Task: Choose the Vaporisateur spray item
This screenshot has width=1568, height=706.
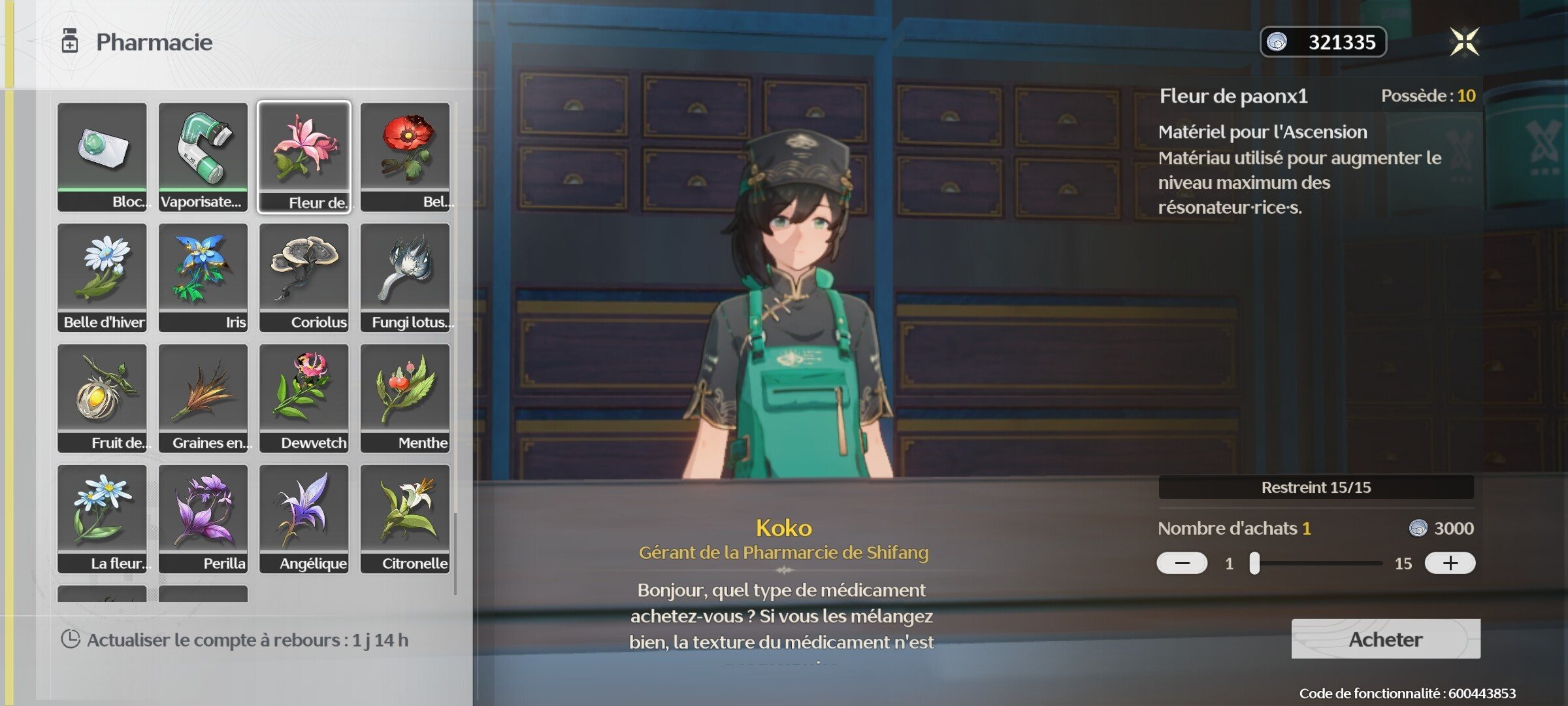Action: [x=203, y=156]
